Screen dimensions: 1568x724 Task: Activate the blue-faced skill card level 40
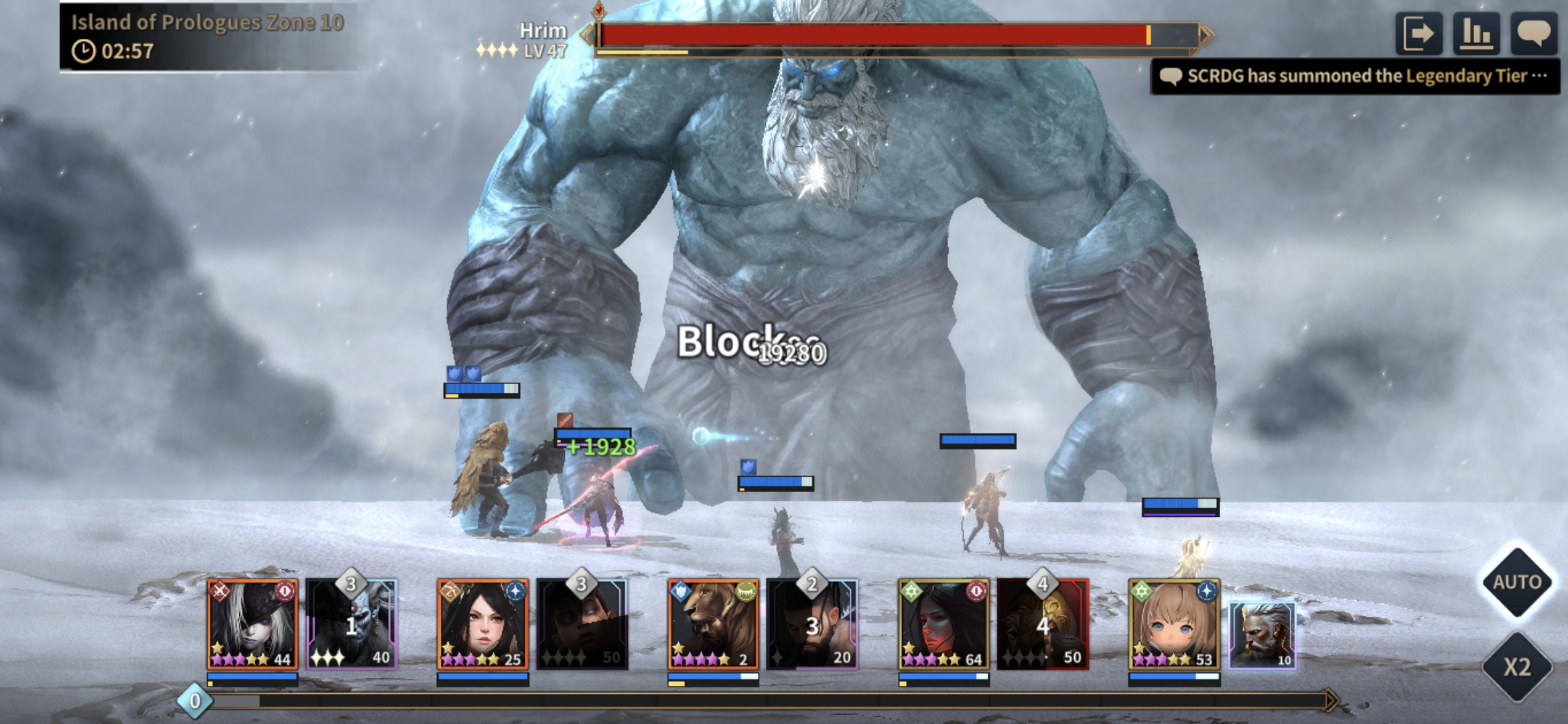(x=352, y=625)
